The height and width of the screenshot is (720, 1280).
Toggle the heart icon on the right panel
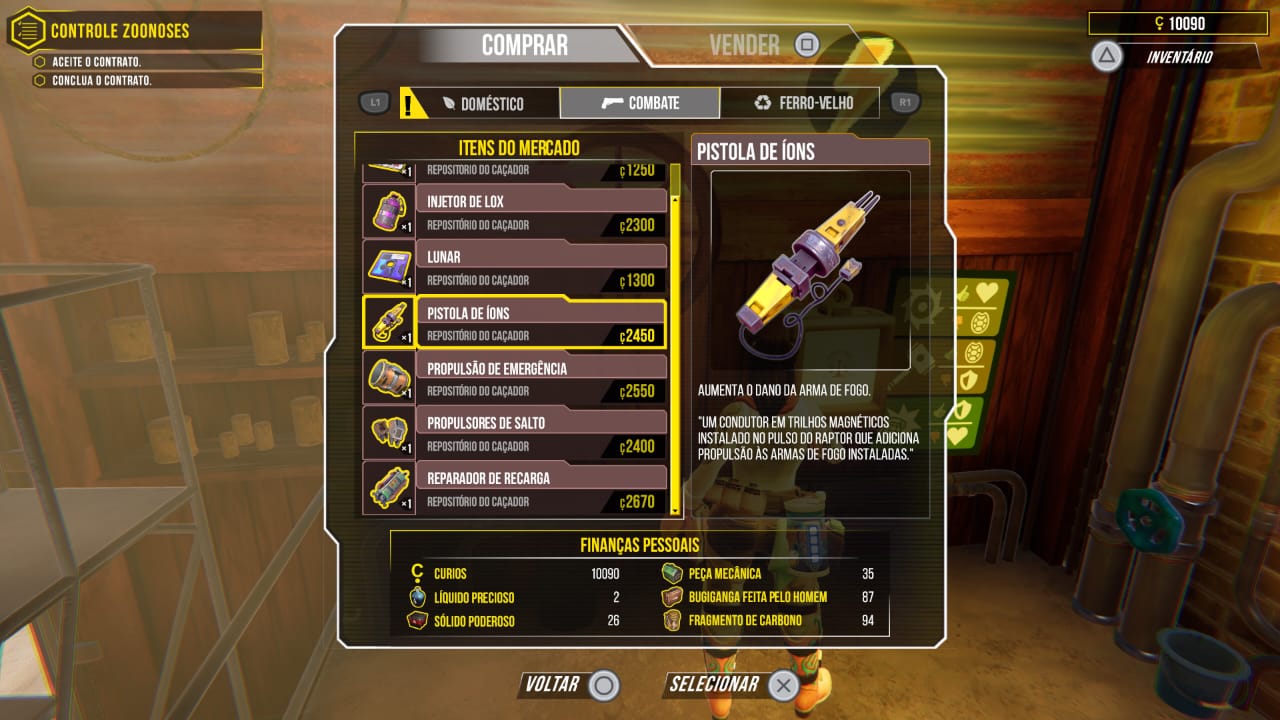pyautogui.click(x=986, y=291)
